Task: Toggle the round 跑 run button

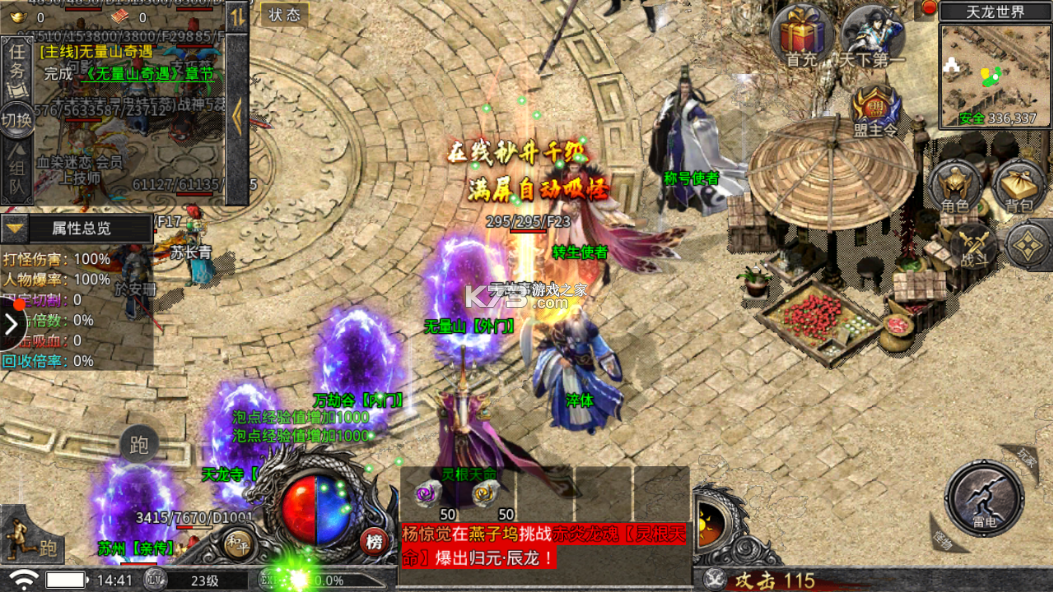Action: pos(139,445)
